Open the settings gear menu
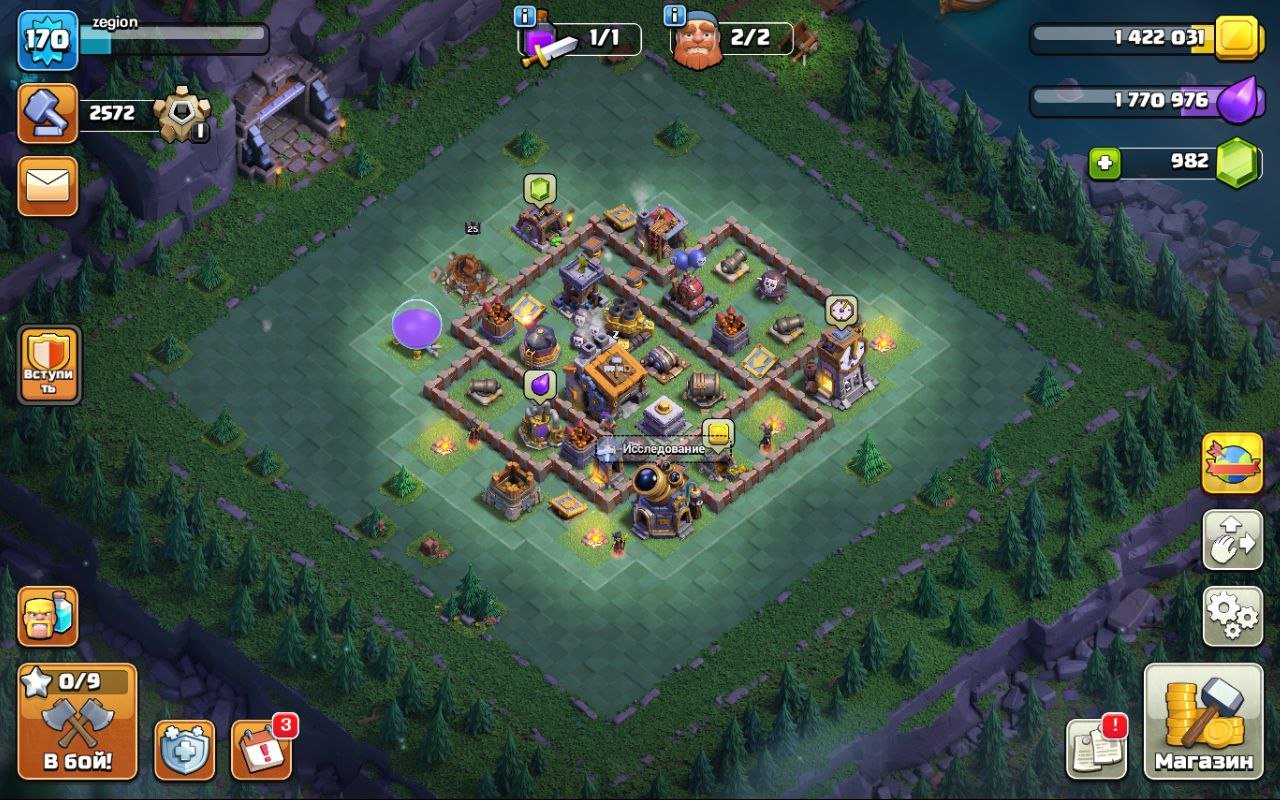 1232,618
